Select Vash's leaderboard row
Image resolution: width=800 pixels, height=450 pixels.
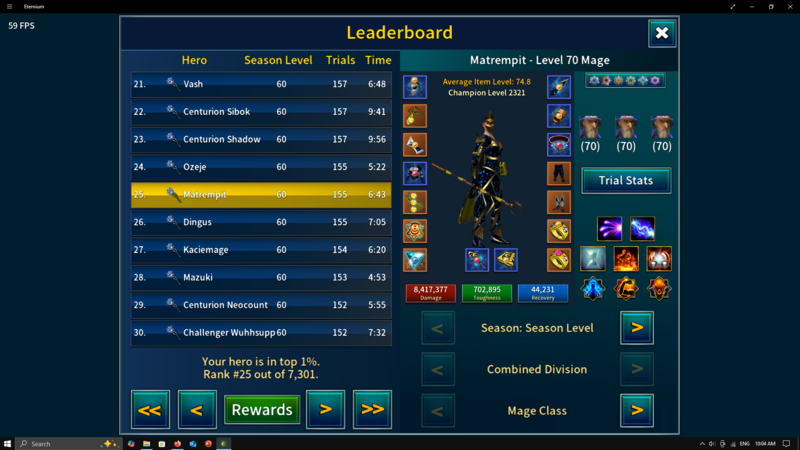pyautogui.click(x=261, y=84)
